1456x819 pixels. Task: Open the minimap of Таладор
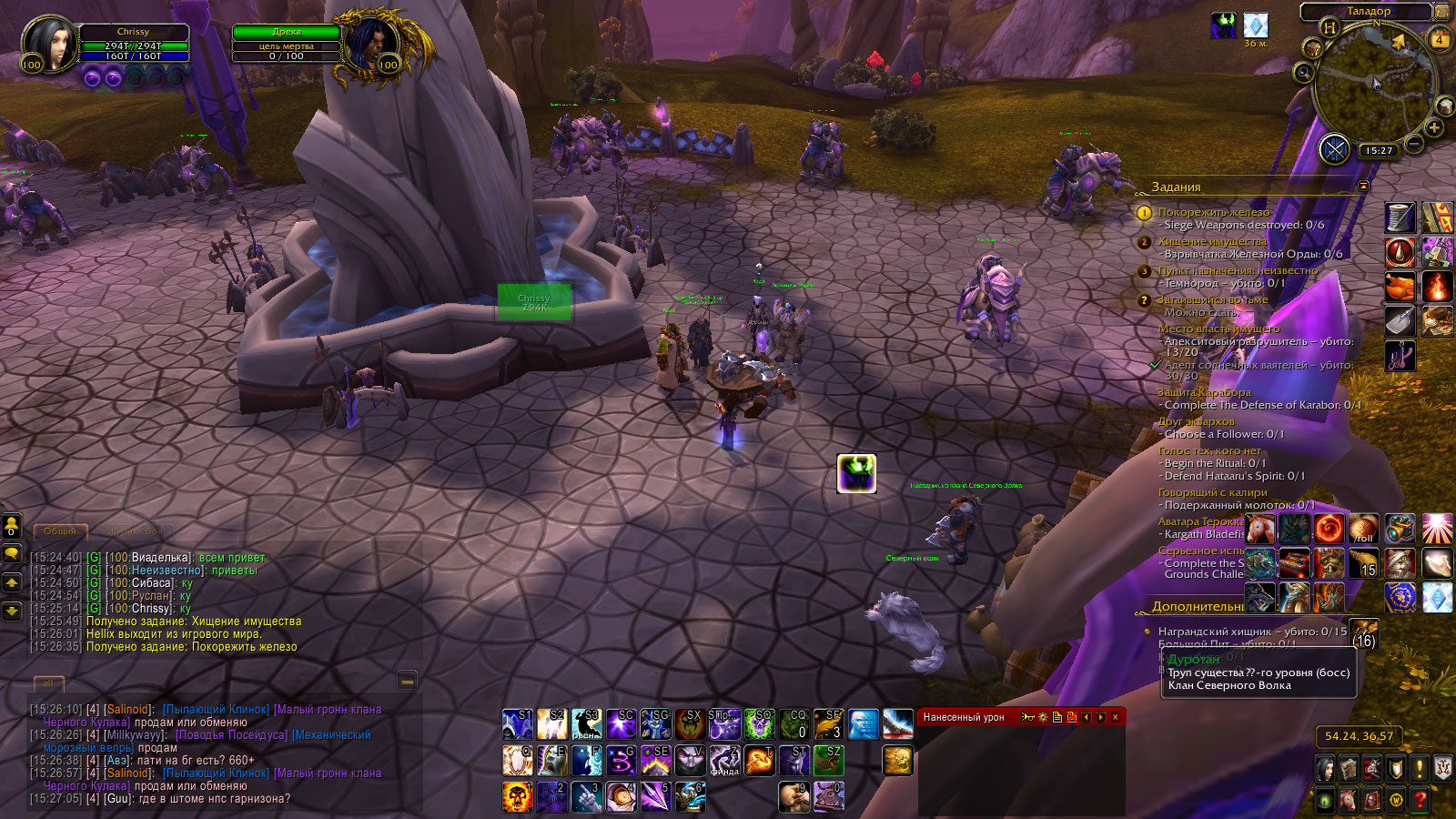(1374, 86)
